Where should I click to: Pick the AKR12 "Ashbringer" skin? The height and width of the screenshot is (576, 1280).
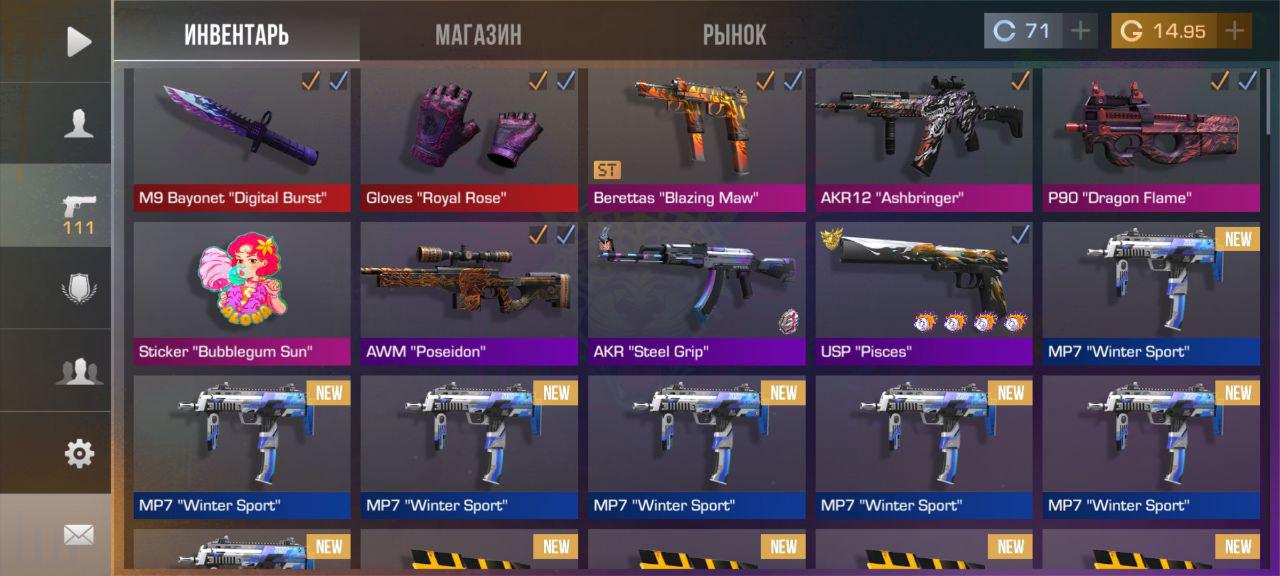pyautogui.click(x=924, y=140)
